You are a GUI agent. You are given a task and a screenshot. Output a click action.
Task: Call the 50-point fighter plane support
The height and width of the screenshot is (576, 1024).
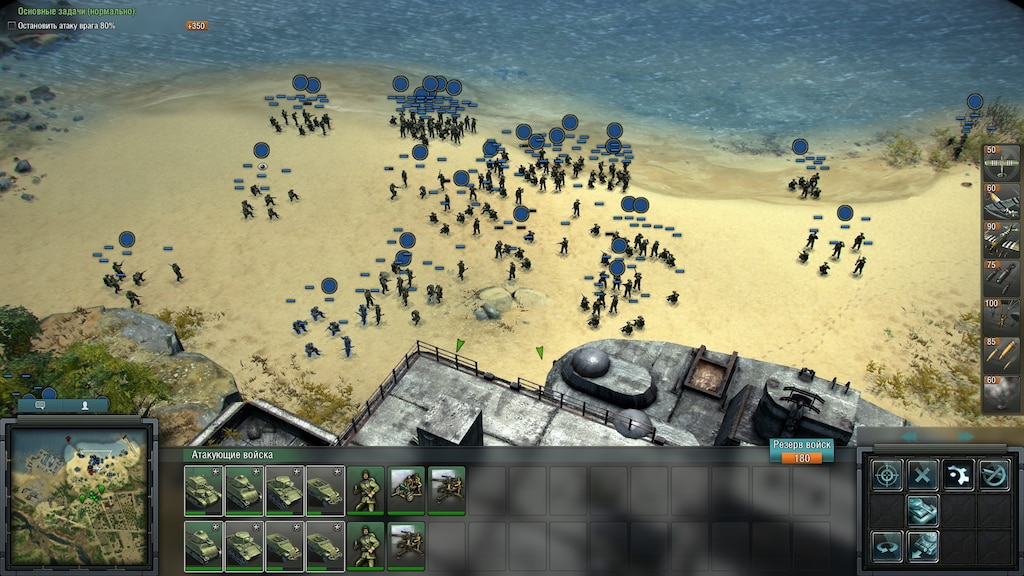(1001, 163)
